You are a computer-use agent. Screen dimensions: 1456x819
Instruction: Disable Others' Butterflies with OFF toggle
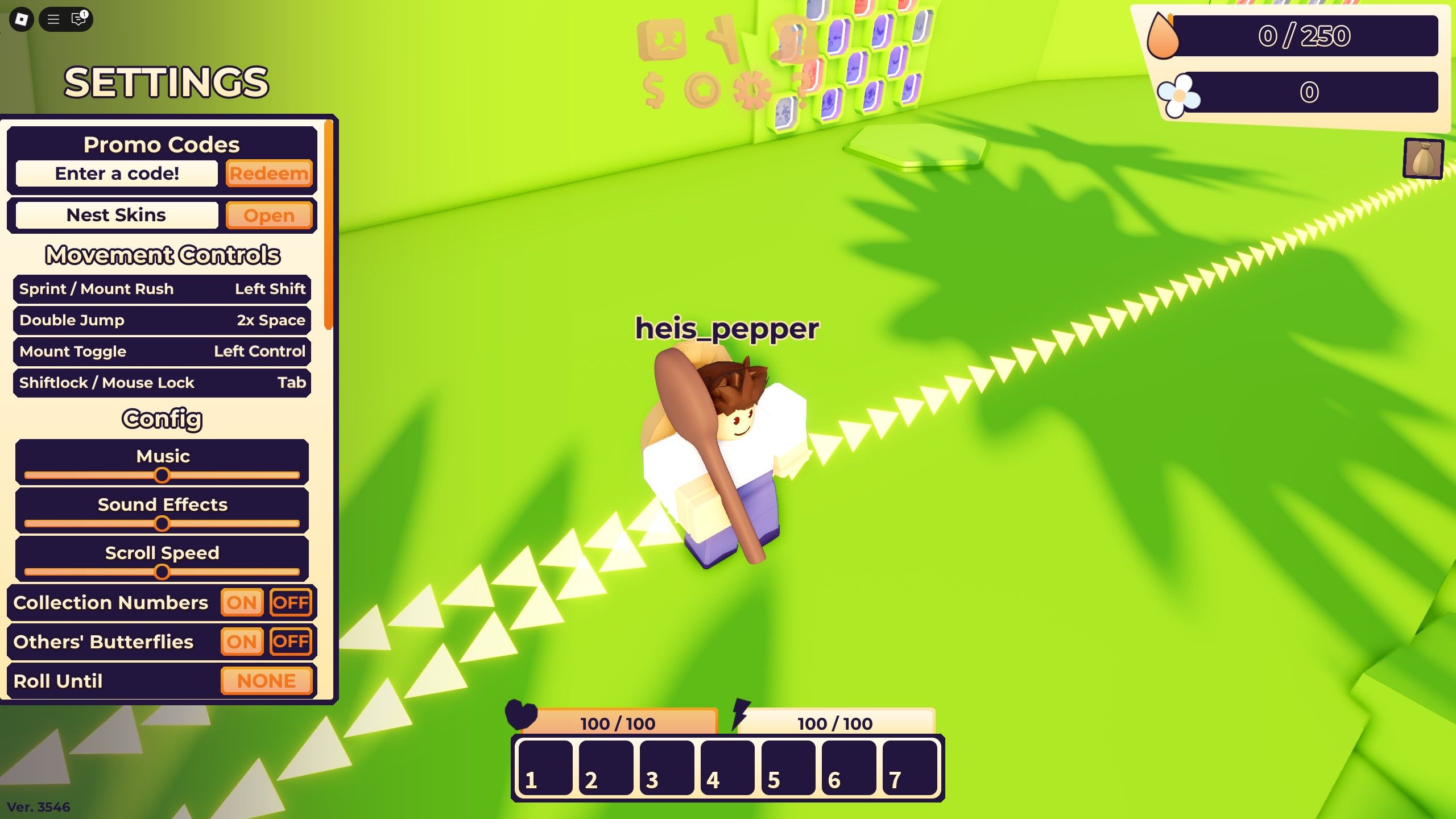click(291, 642)
